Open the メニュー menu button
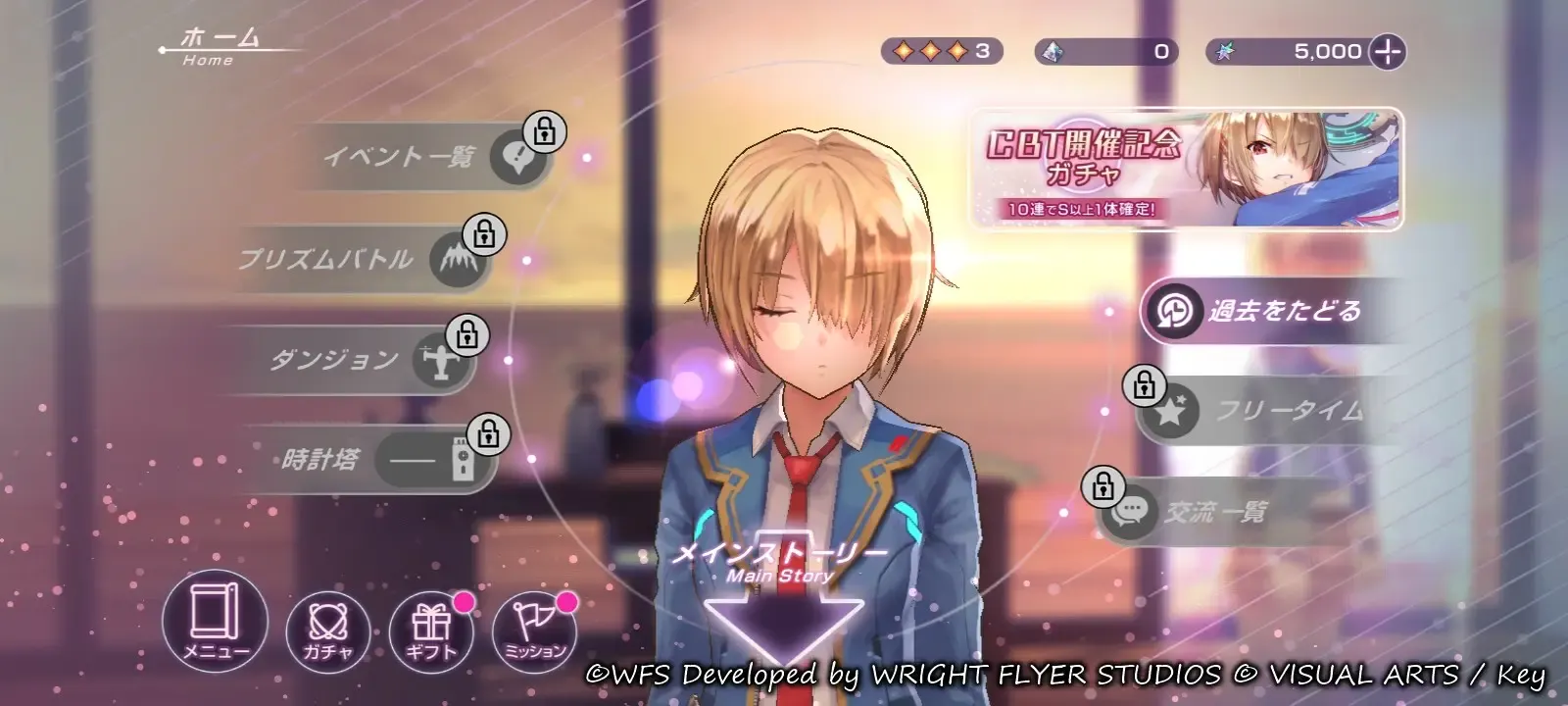The height and width of the screenshot is (706, 1568). 215,620
